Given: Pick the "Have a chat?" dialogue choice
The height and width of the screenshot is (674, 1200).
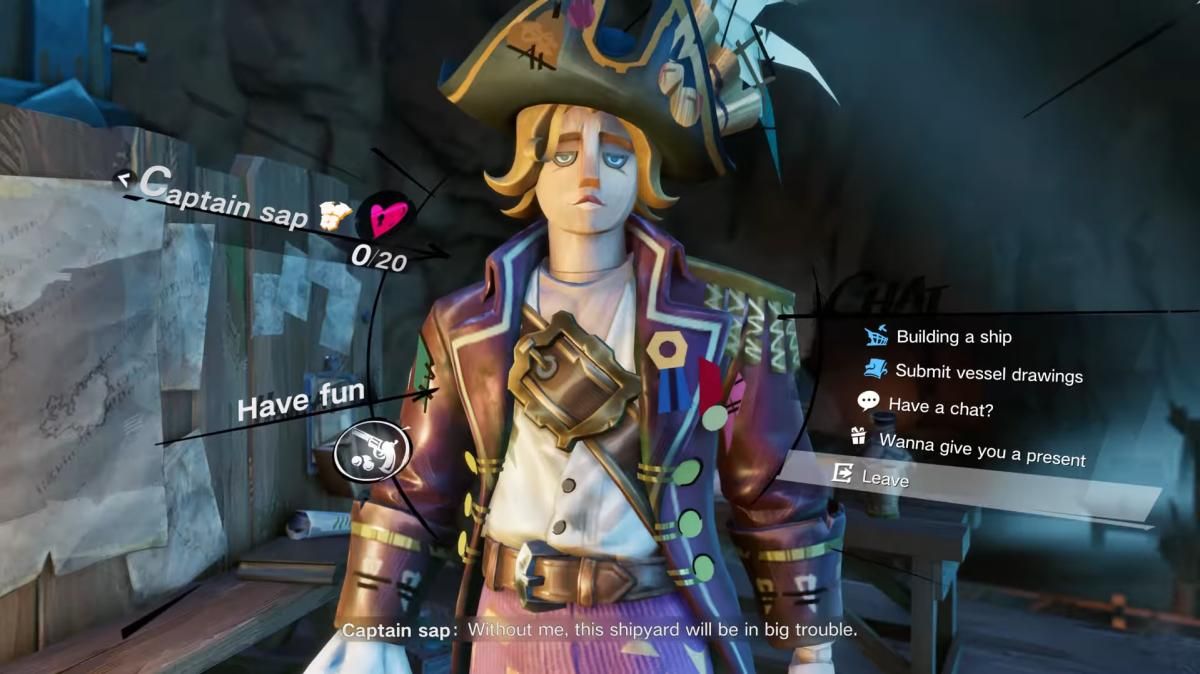Looking at the screenshot, I should (x=940, y=407).
